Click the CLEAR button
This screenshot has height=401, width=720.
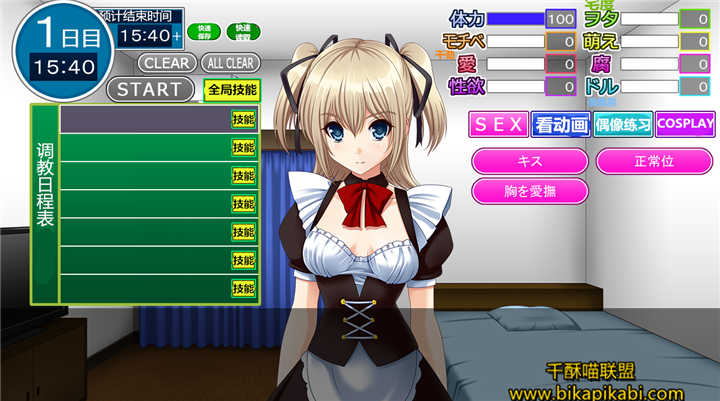point(167,62)
